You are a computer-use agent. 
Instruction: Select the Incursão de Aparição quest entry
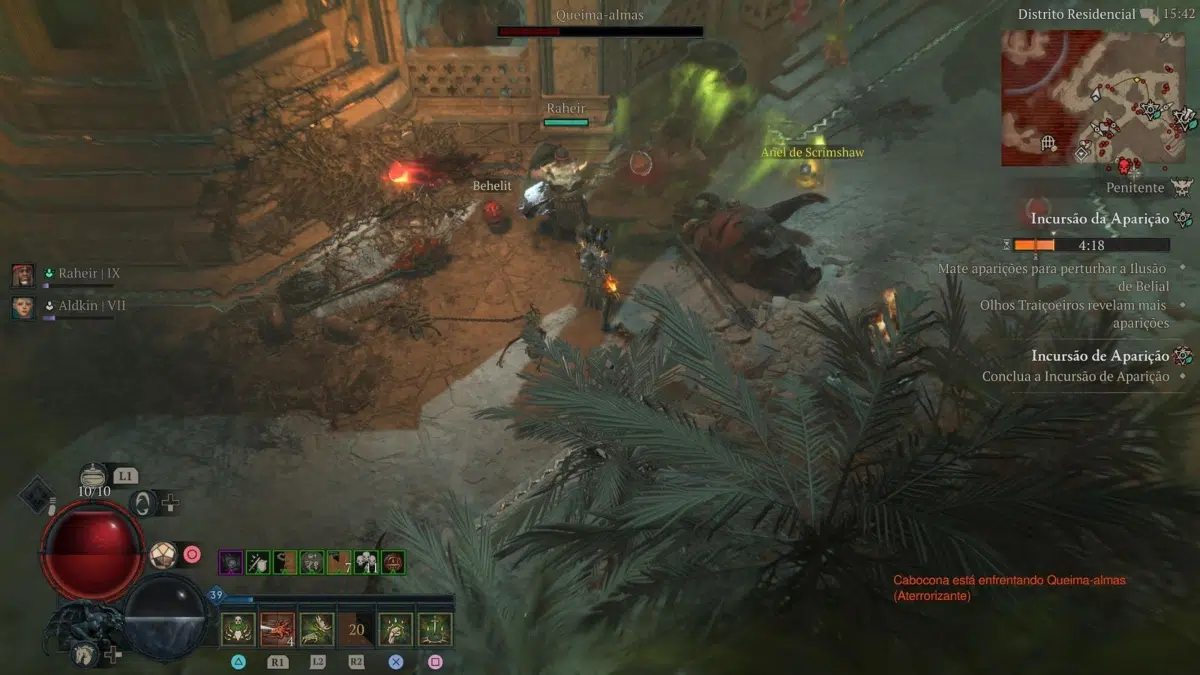[x=1100, y=356]
